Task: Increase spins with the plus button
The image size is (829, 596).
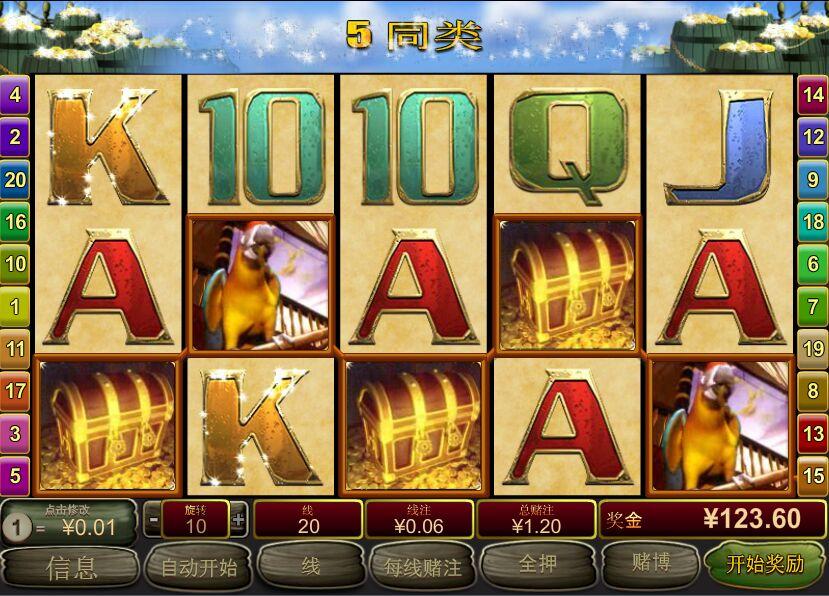Action: 238,520
